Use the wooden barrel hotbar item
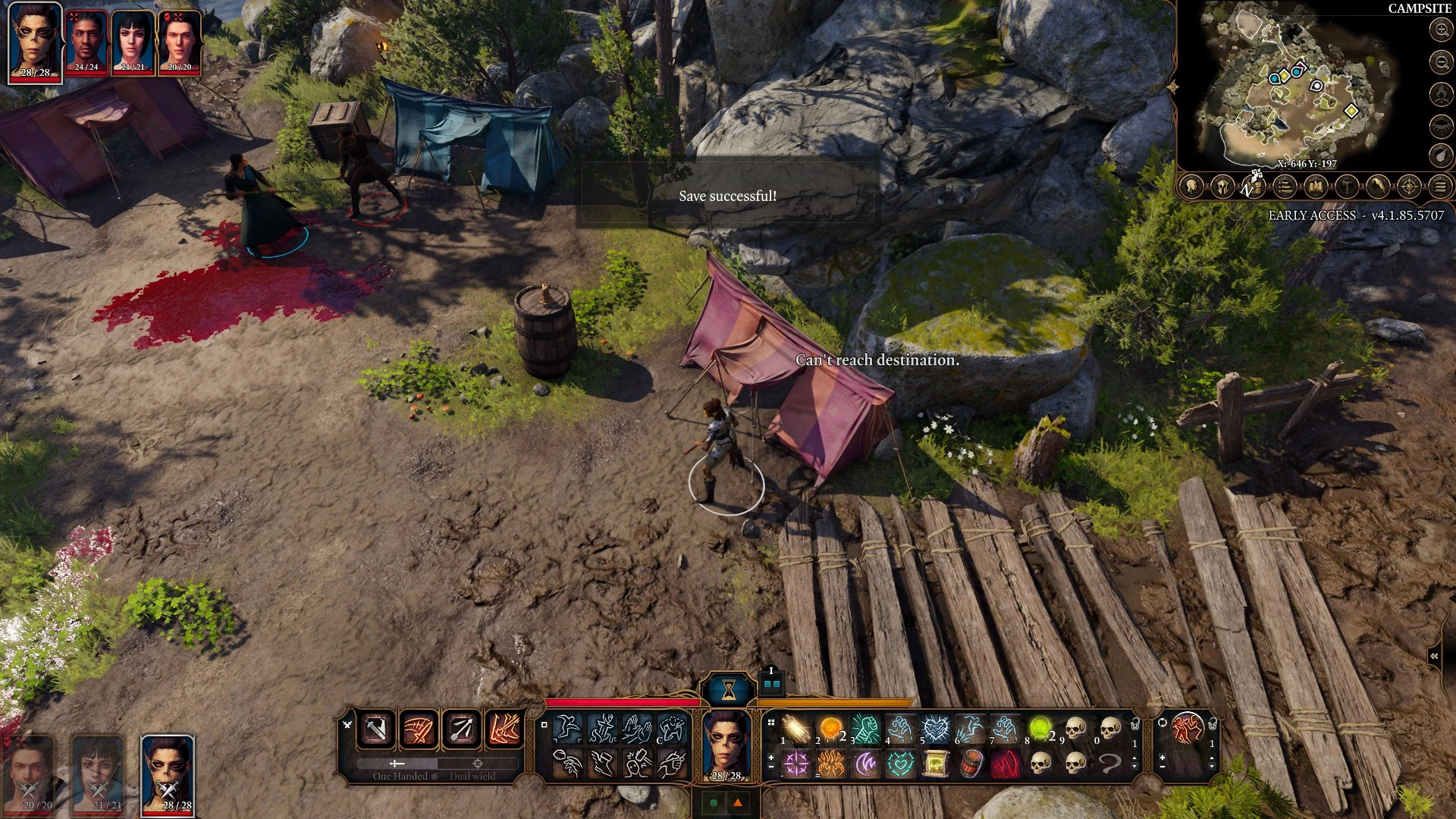1456x819 pixels. coord(971,764)
